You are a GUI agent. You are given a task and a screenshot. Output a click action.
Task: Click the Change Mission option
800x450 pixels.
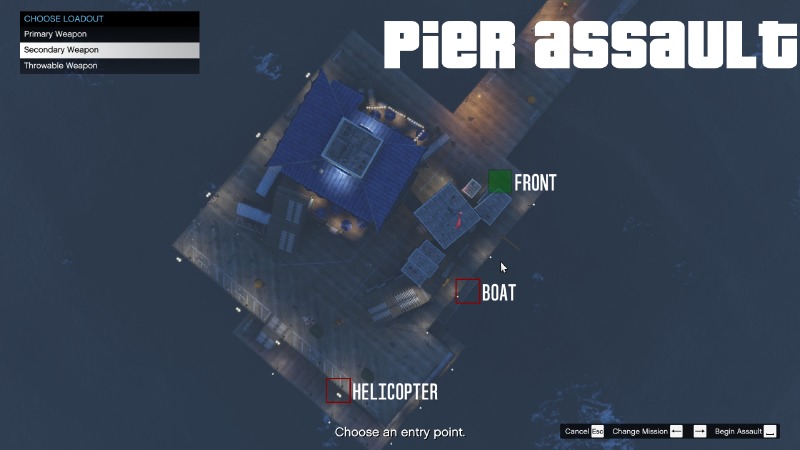648,431
